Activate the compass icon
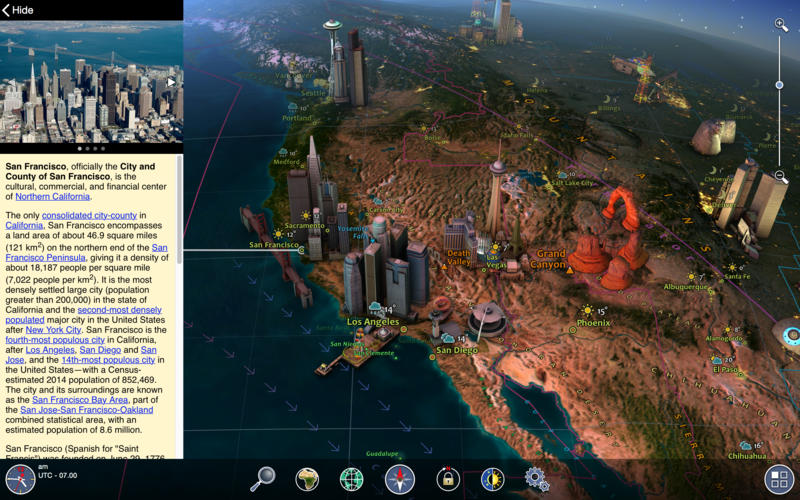800x500 pixels. [x=399, y=479]
